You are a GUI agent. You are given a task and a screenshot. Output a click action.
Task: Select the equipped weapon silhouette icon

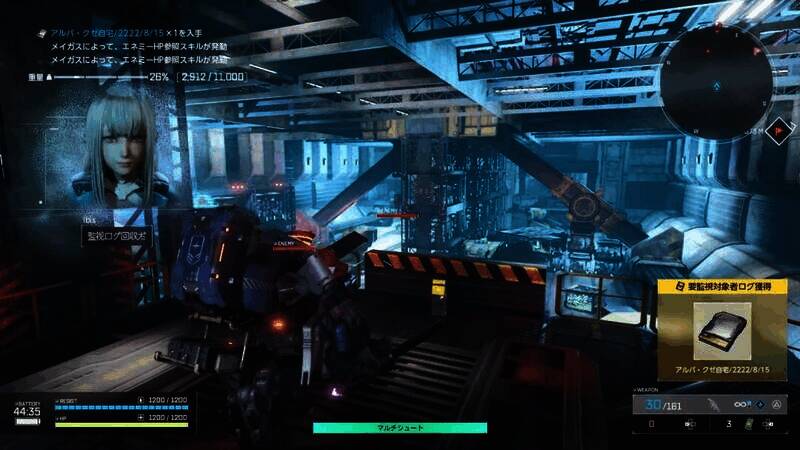712,405
